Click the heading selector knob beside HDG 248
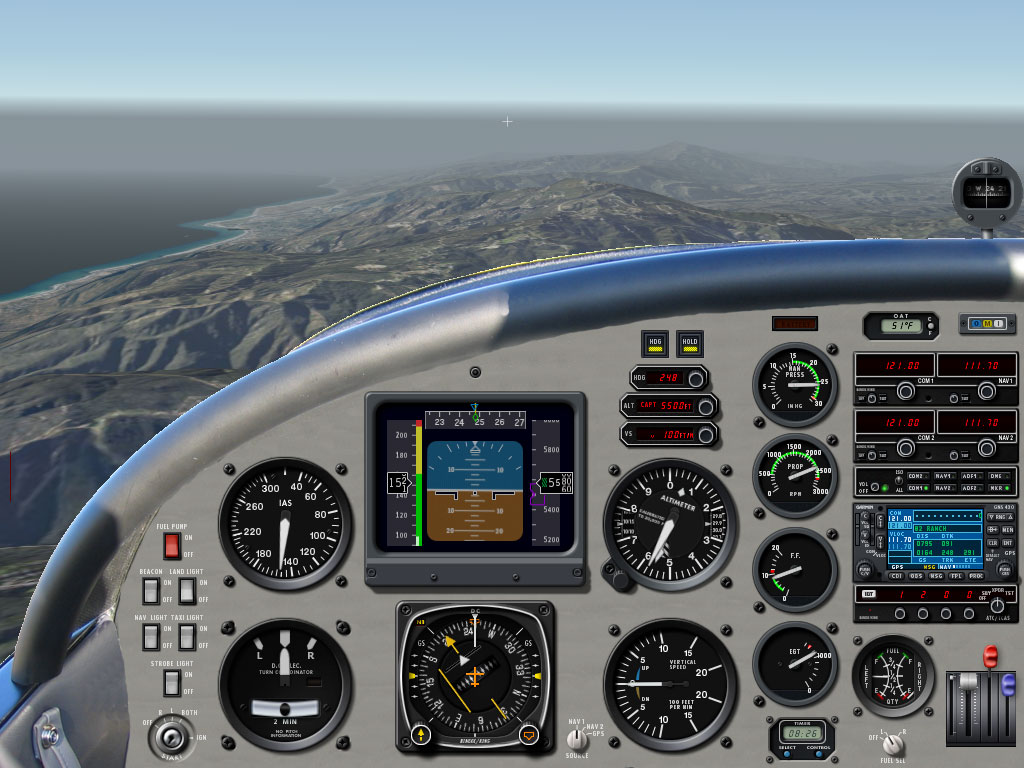The width and height of the screenshot is (1024, 768). tap(697, 378)
